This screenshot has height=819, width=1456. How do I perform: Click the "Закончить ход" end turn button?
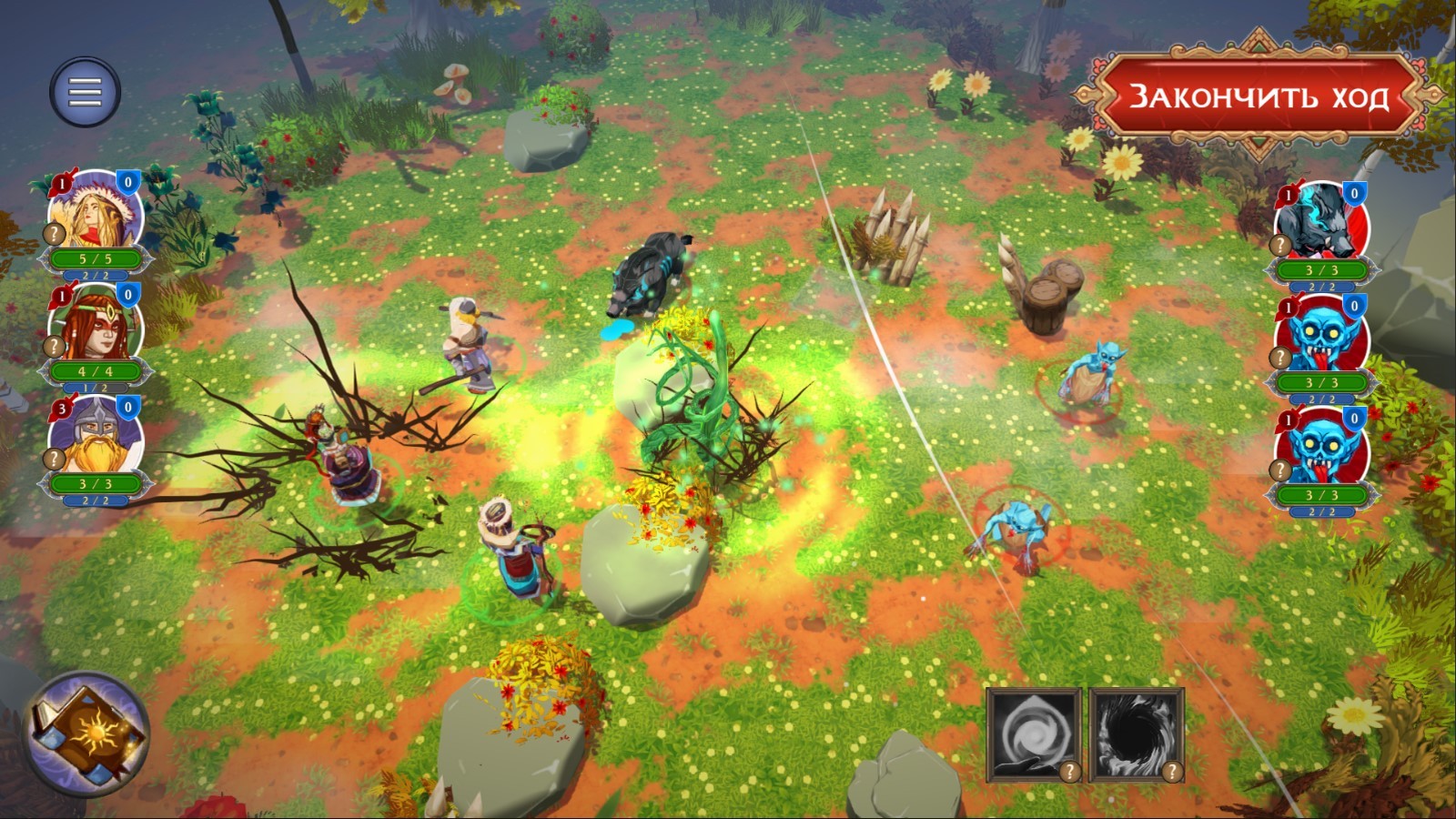1259,96
